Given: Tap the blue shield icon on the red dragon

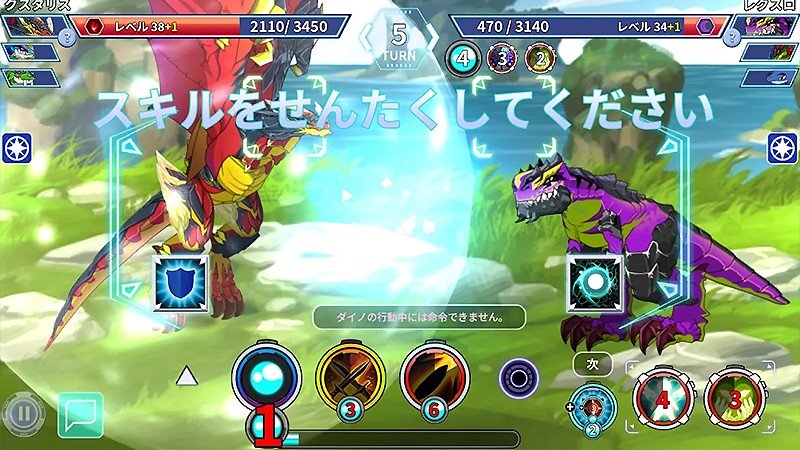Looking at the screenshot, I should [x=180, y=281].
